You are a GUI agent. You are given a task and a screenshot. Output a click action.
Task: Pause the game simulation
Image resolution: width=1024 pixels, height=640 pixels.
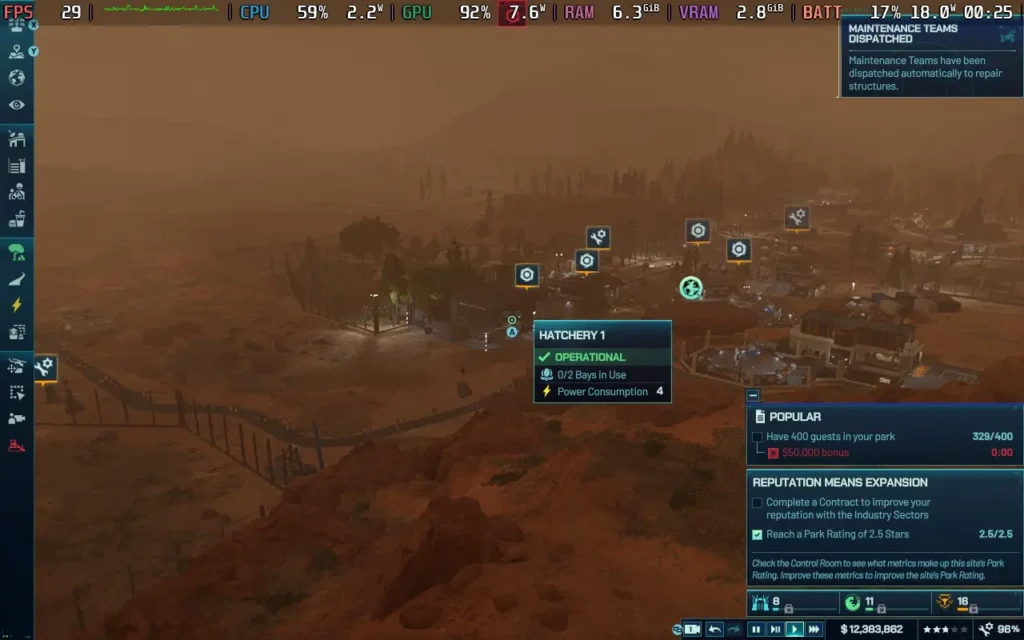click(x=756, y=629)
